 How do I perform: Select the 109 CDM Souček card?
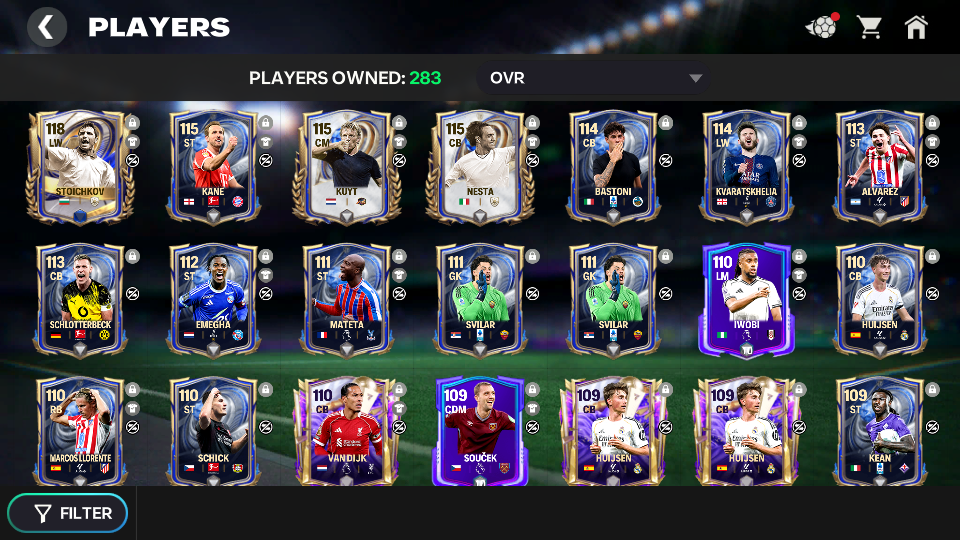(481, 432)
